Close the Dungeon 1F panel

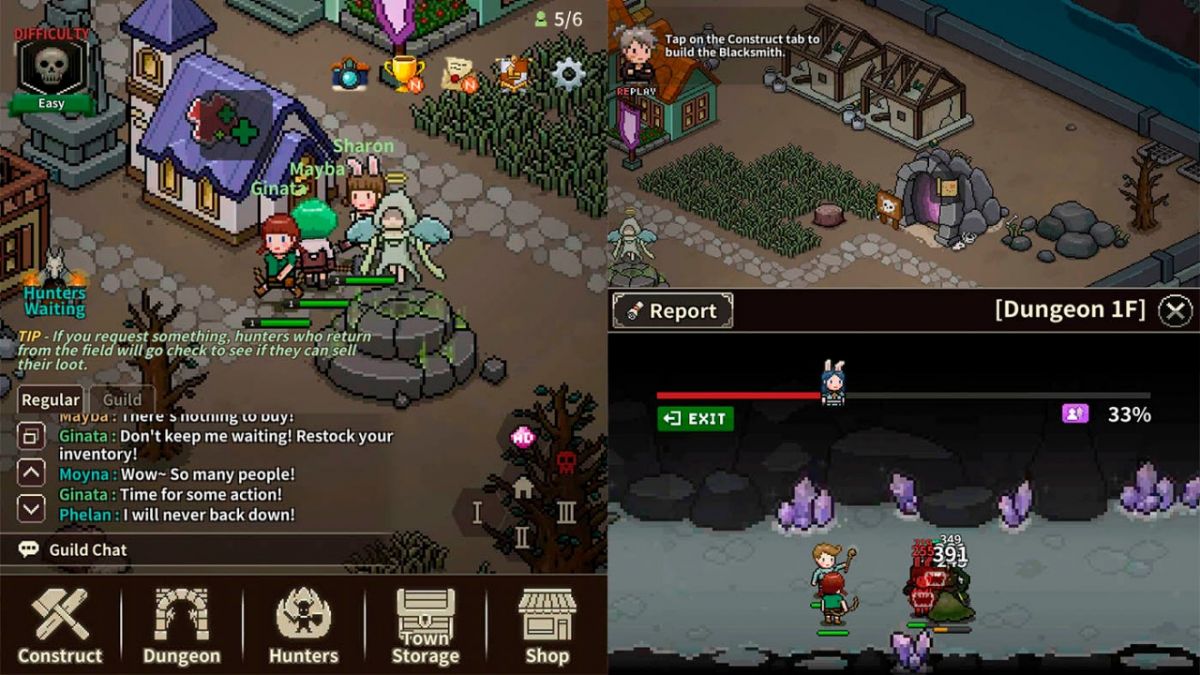click(1175, 310)
